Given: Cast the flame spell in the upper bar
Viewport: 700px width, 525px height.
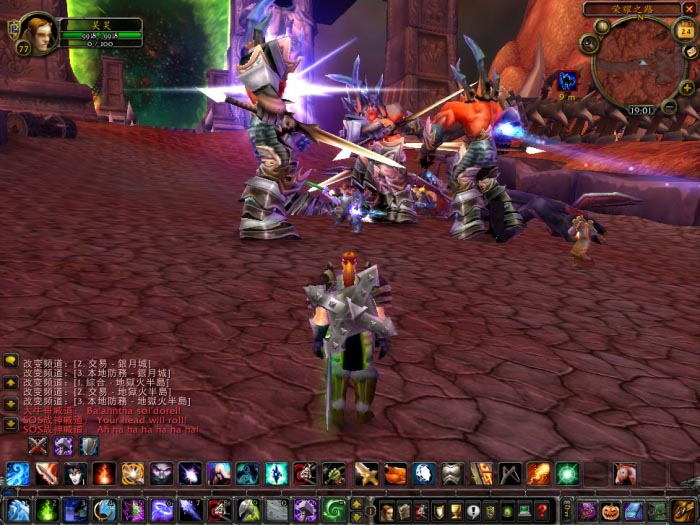Looking at the screenshot, I should click(104, 474).
